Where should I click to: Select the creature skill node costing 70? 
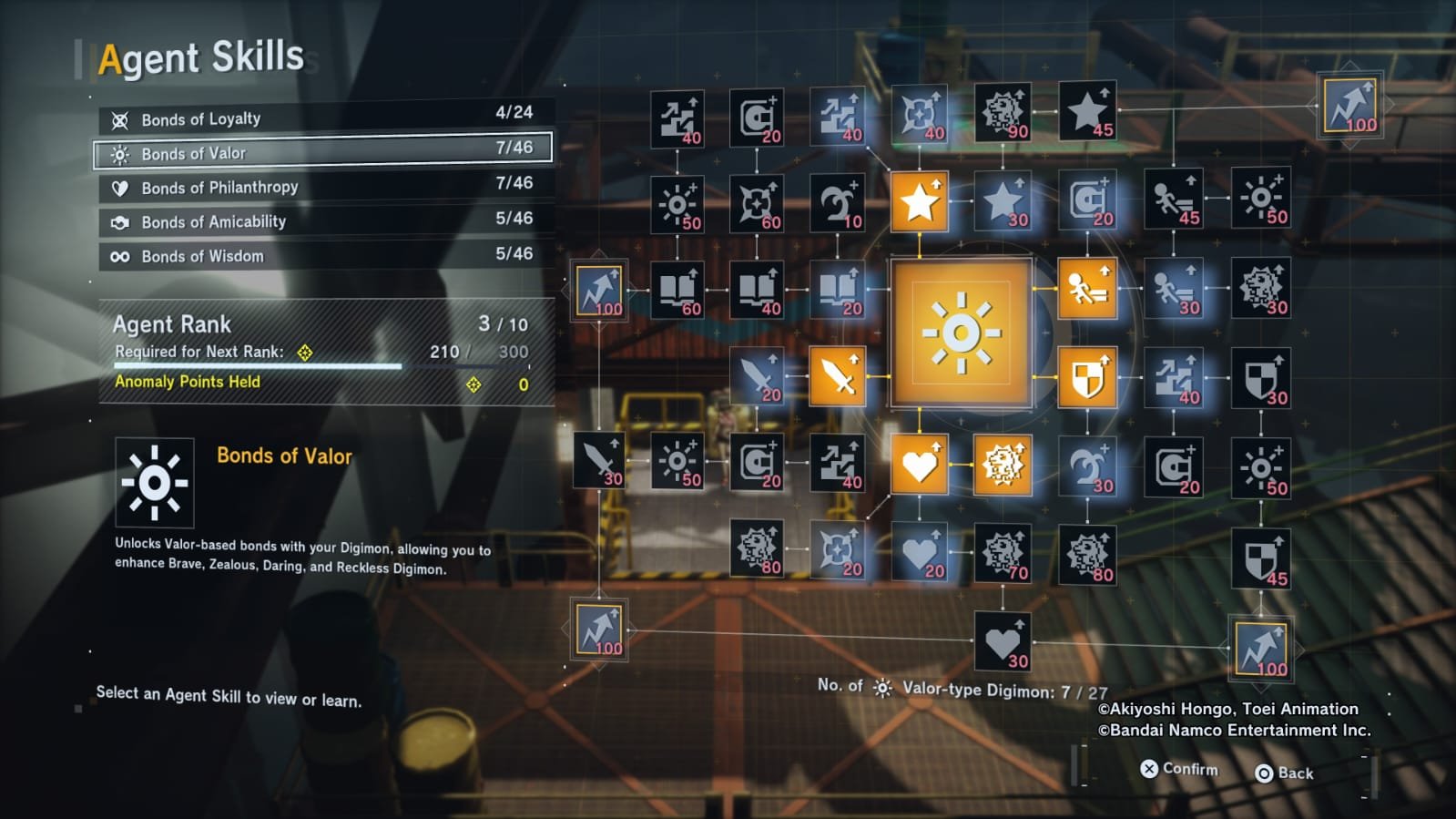click(1002, 553)
